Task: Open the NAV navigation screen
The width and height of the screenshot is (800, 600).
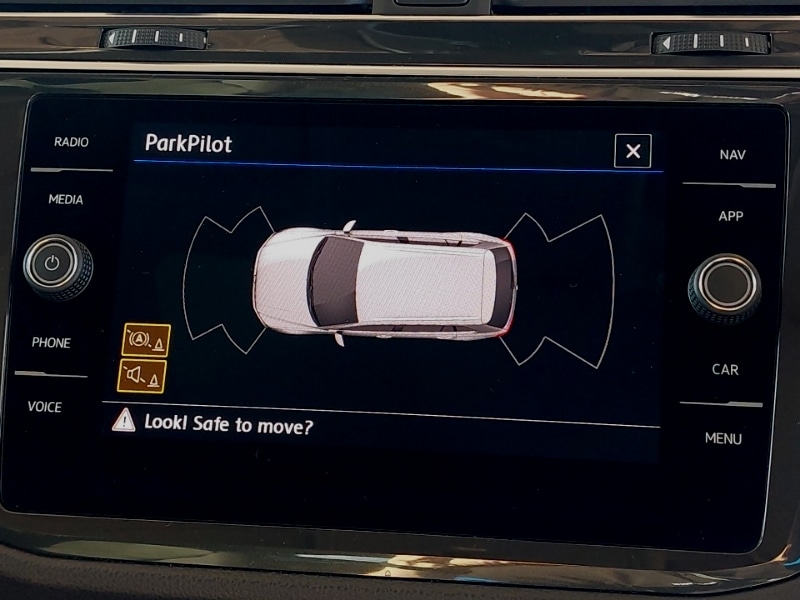Action: [x=732, y=155]
